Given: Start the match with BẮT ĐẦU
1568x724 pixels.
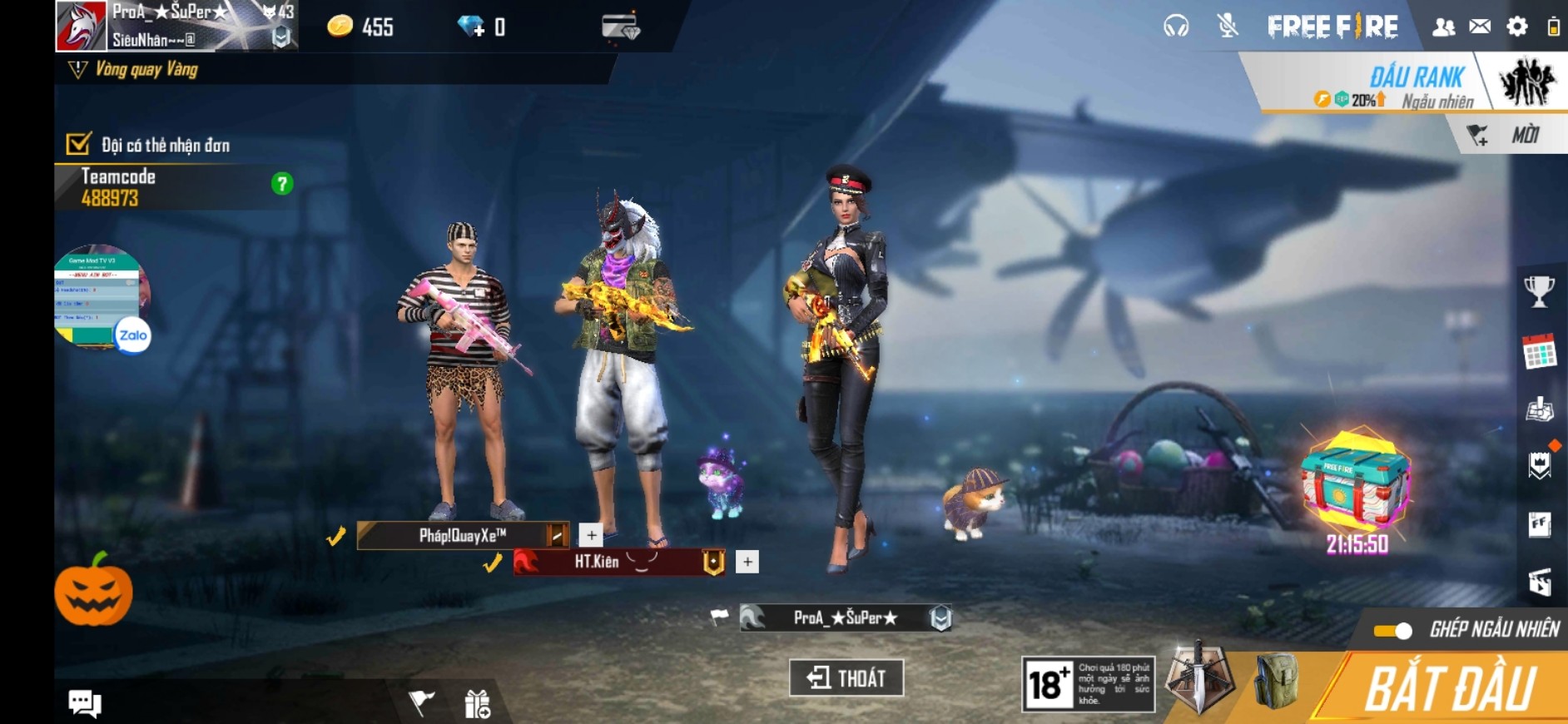Looking at the screenshot, I should 1450,689.
